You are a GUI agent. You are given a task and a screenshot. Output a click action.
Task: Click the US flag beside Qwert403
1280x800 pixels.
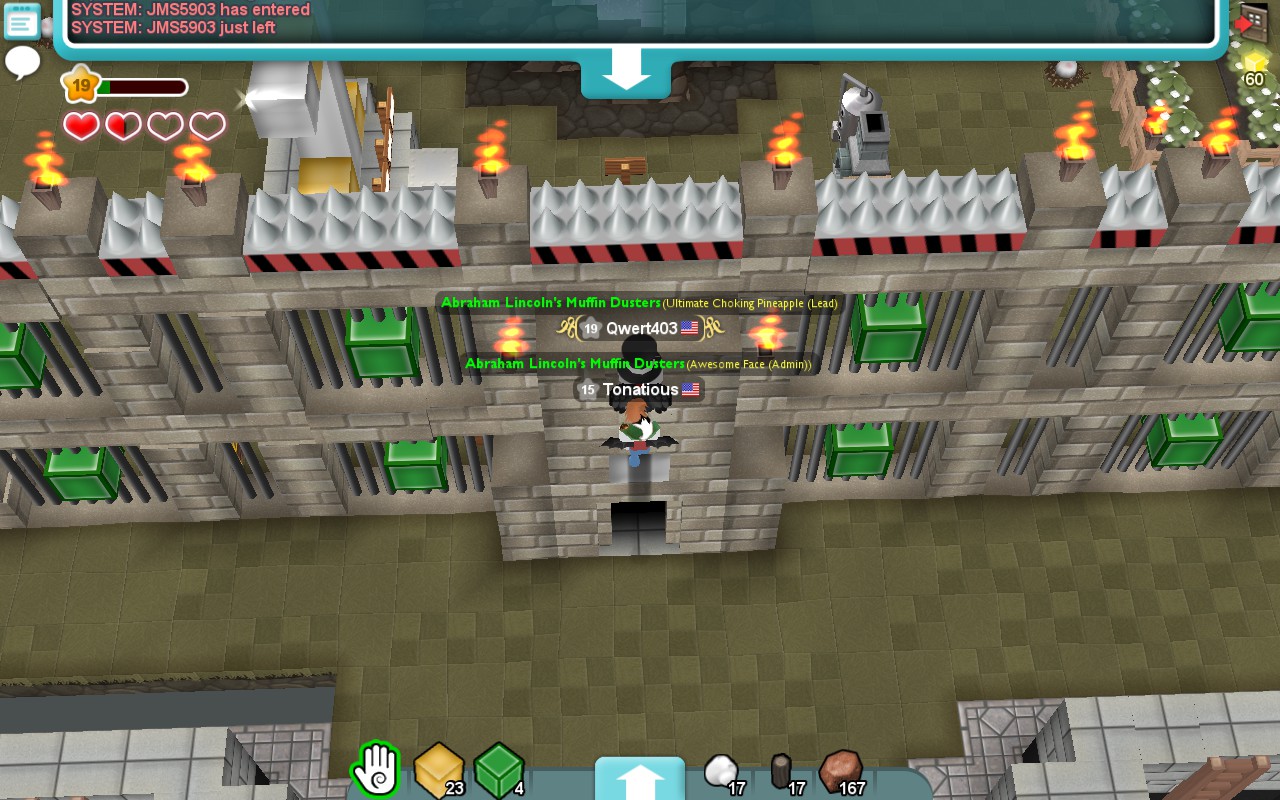690,327
